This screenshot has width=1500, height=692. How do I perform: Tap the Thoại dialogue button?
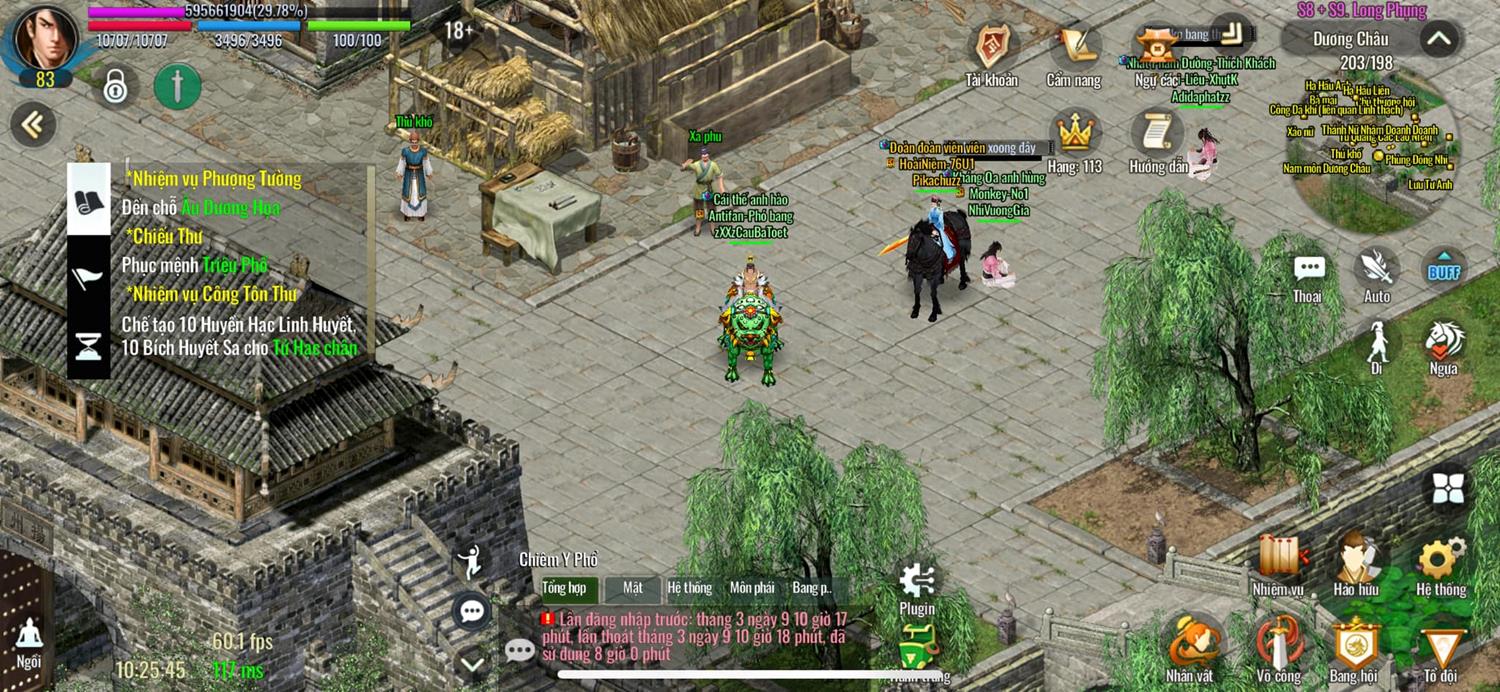click(x=1308, y=272)
